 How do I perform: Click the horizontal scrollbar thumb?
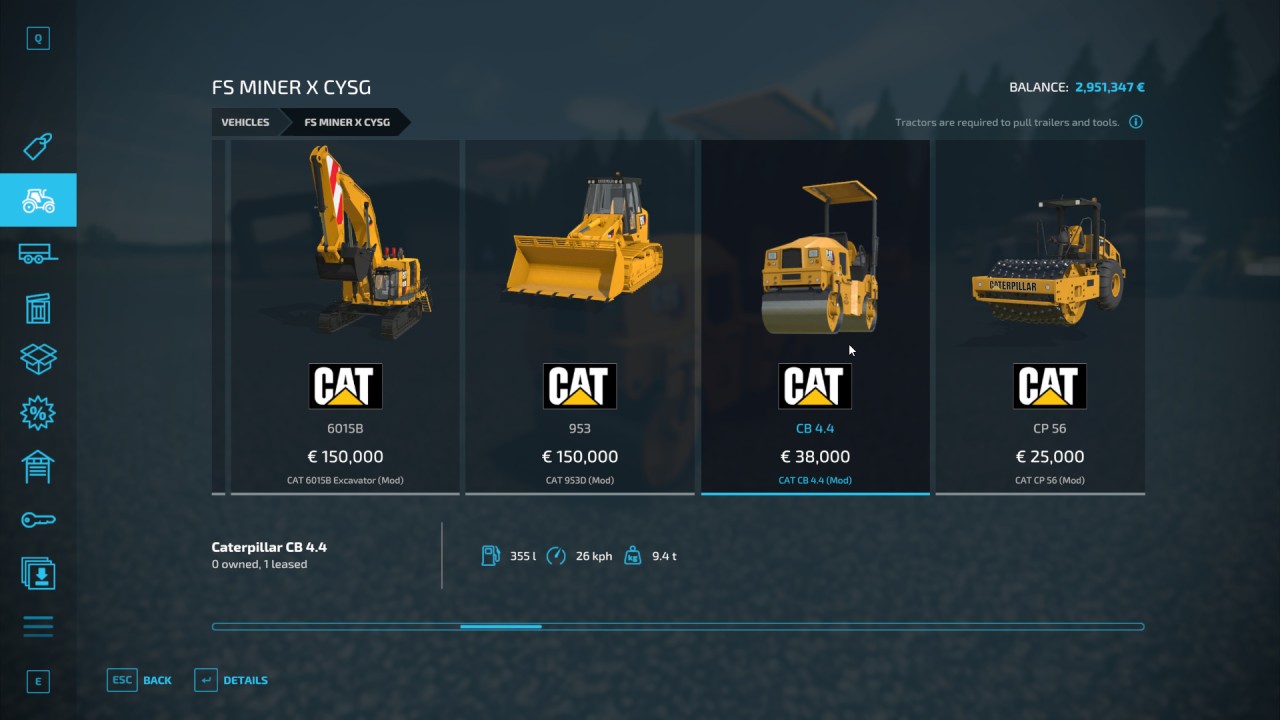coord(500,627)
